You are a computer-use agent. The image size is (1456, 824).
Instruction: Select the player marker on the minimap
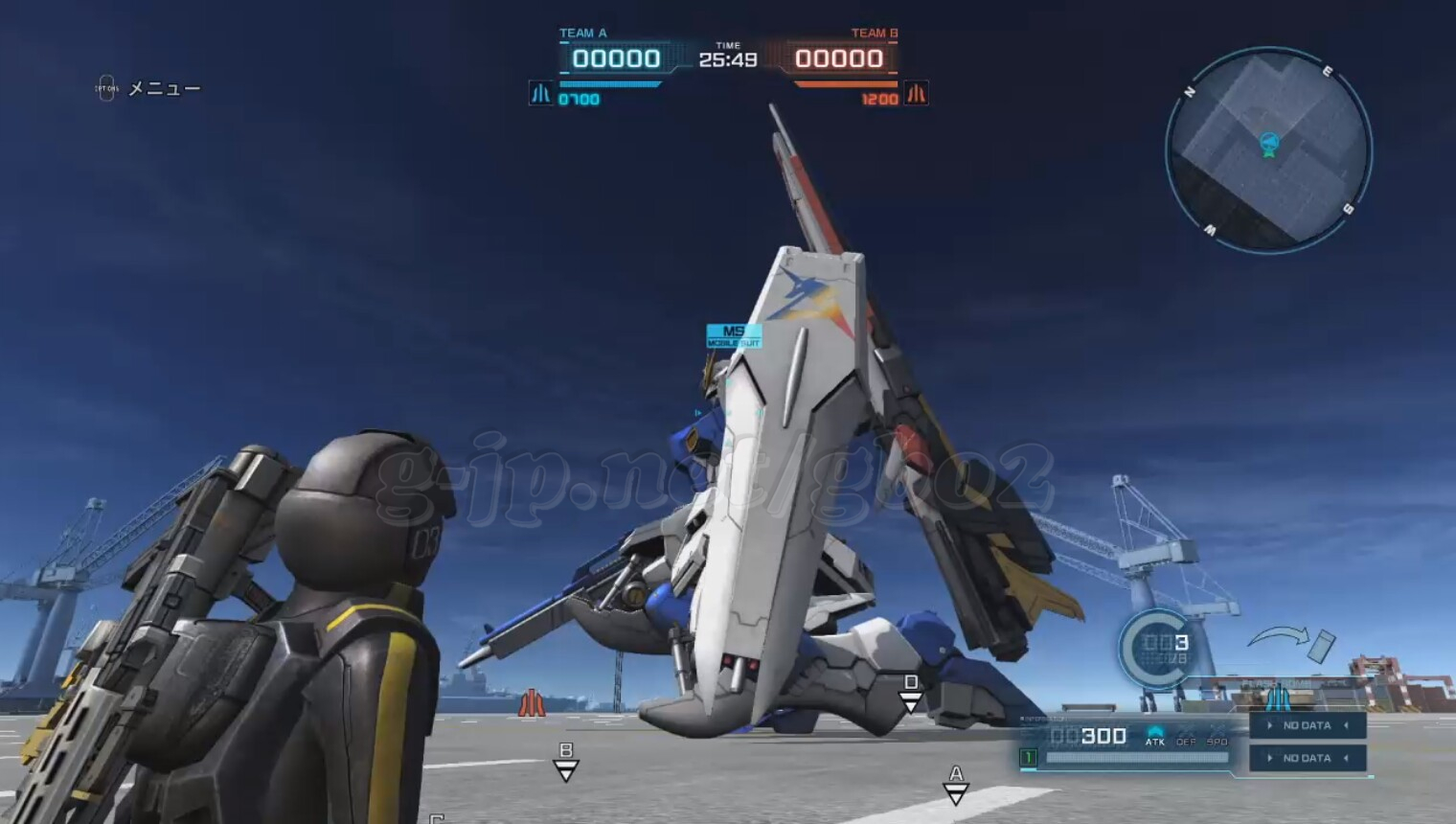coord(1269,145)
